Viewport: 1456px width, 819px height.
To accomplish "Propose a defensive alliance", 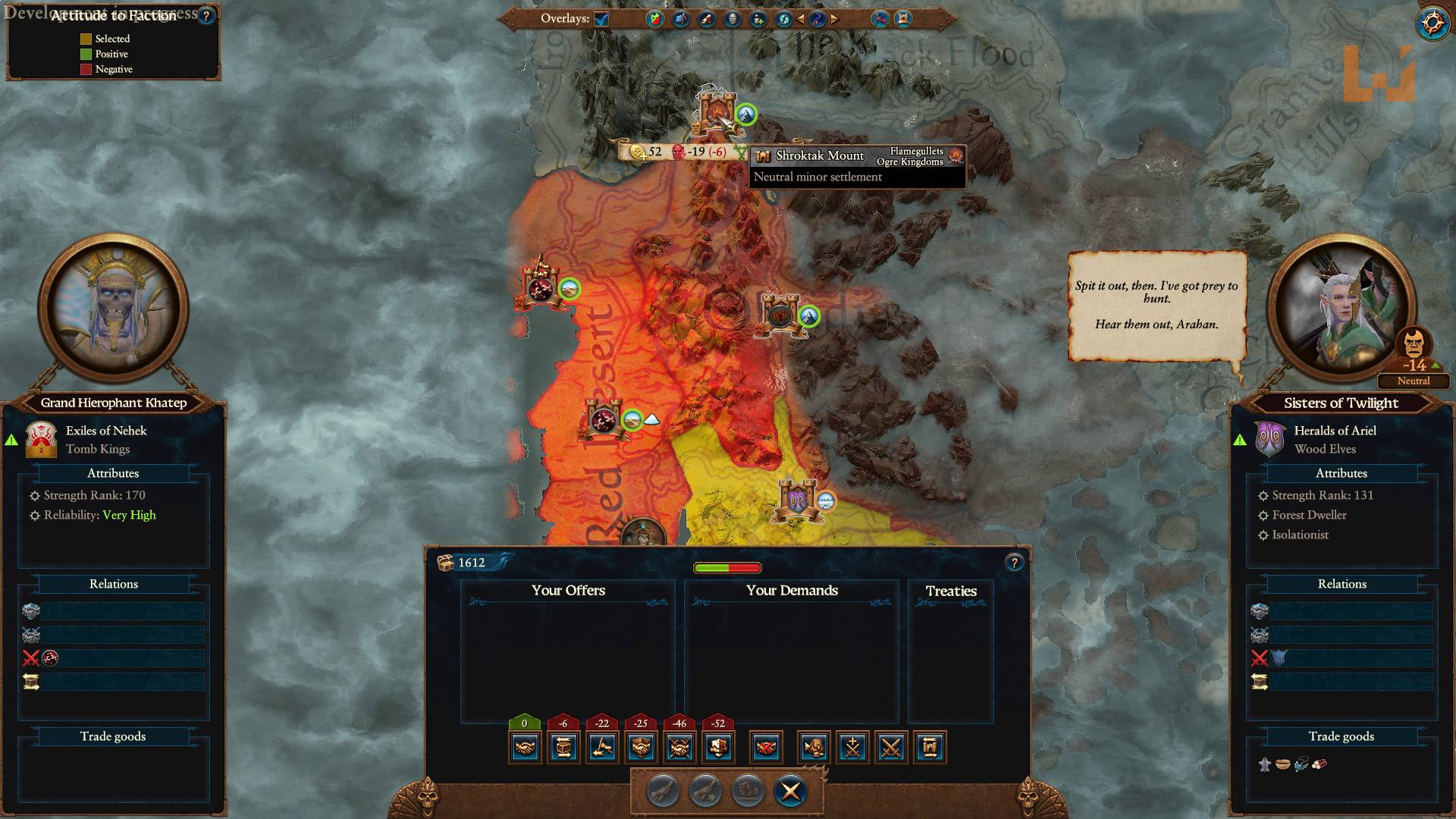I will [641, 747].
